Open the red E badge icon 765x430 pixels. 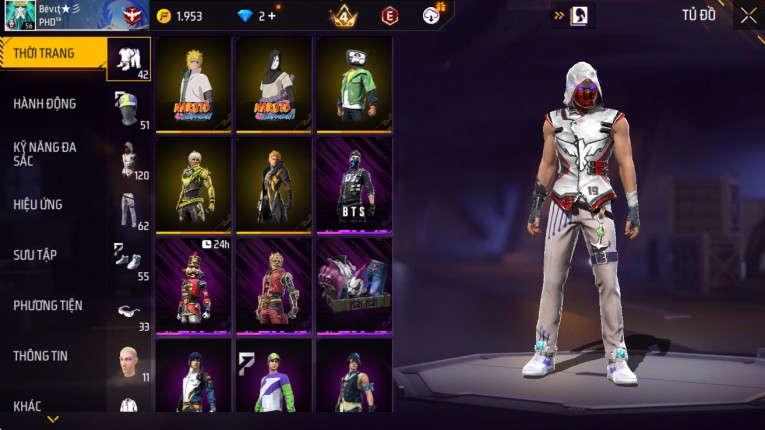390,16
